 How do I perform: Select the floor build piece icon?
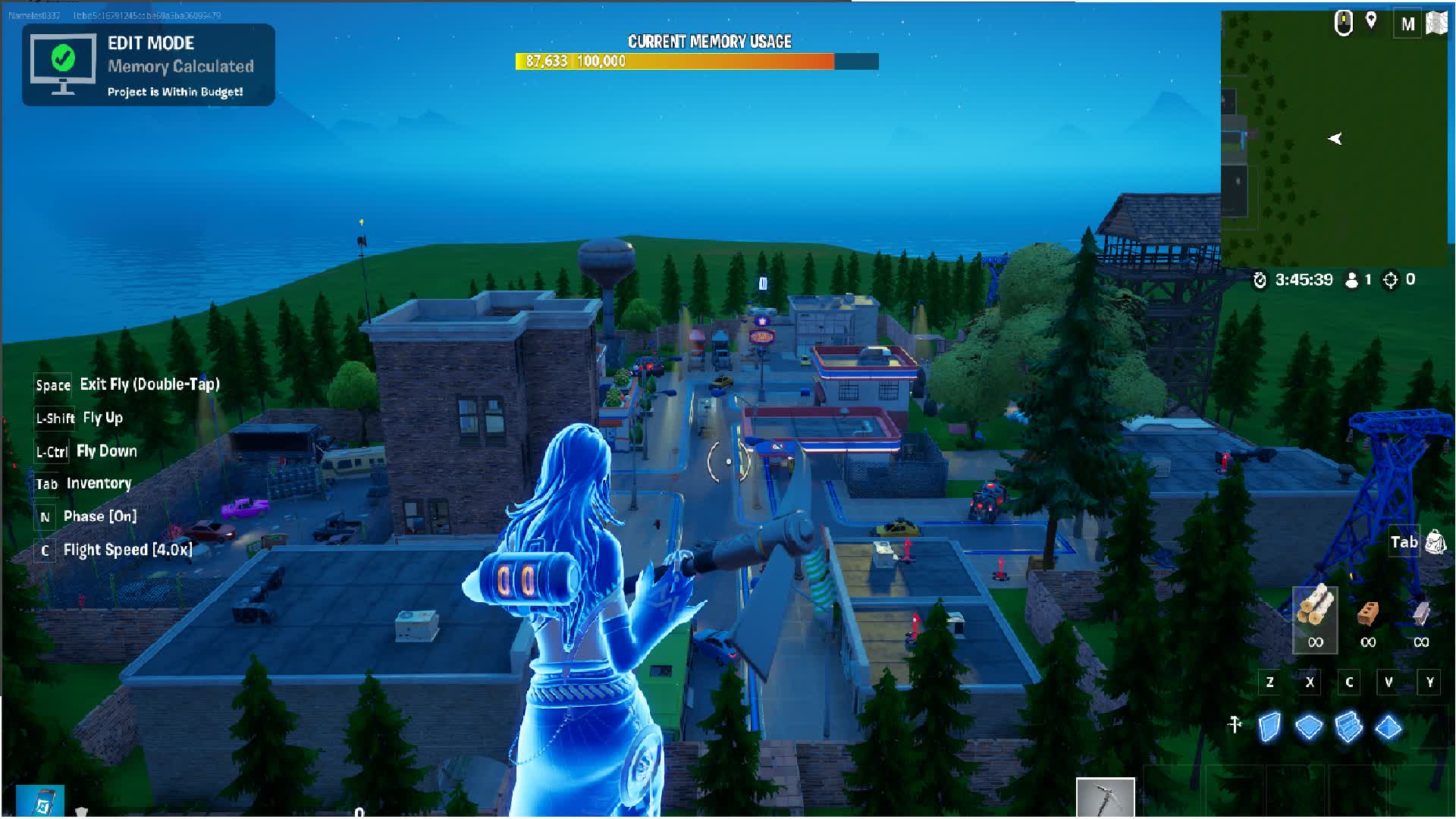pyautogui.click(x=1310, y=726)
